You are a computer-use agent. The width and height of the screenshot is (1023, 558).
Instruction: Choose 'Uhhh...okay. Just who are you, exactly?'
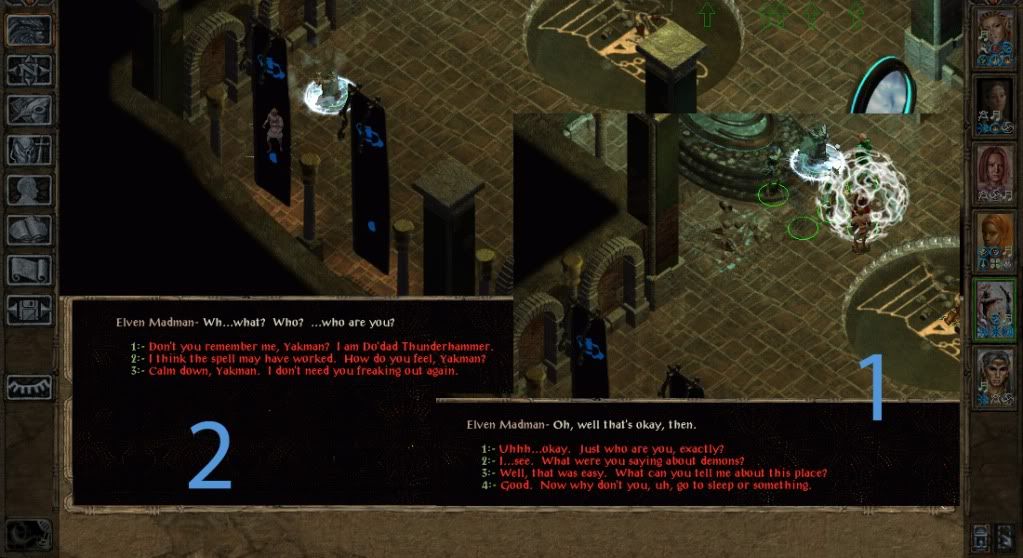tap(609, 448)
